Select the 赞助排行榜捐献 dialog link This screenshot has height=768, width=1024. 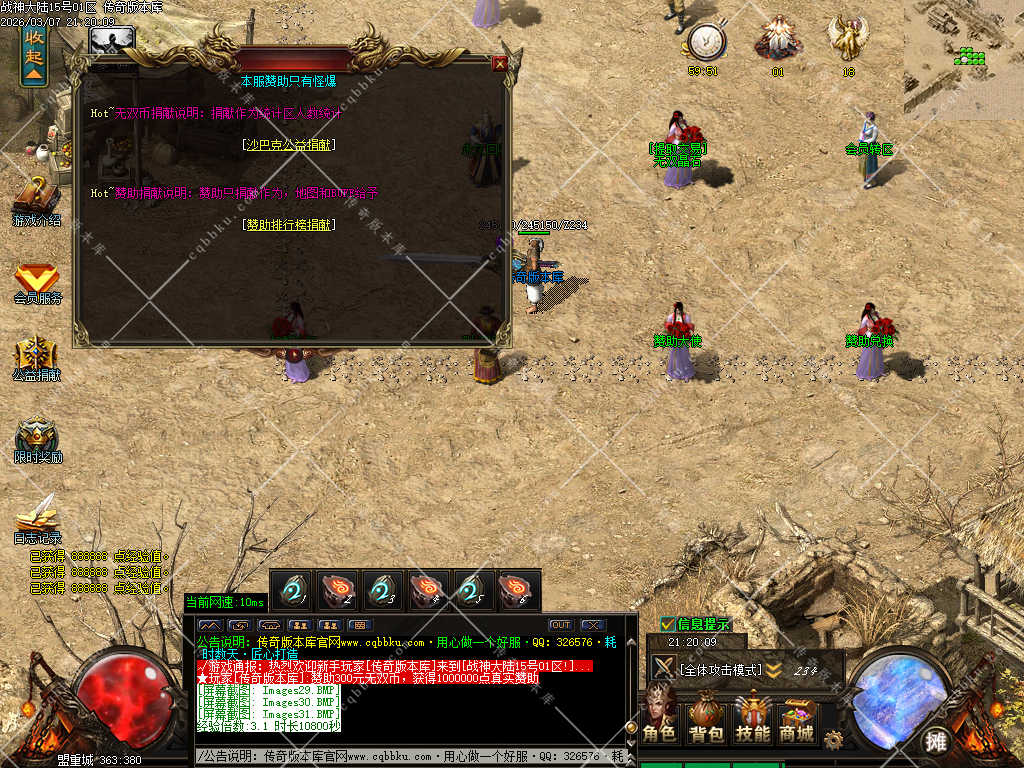click(x=291, y=225)
